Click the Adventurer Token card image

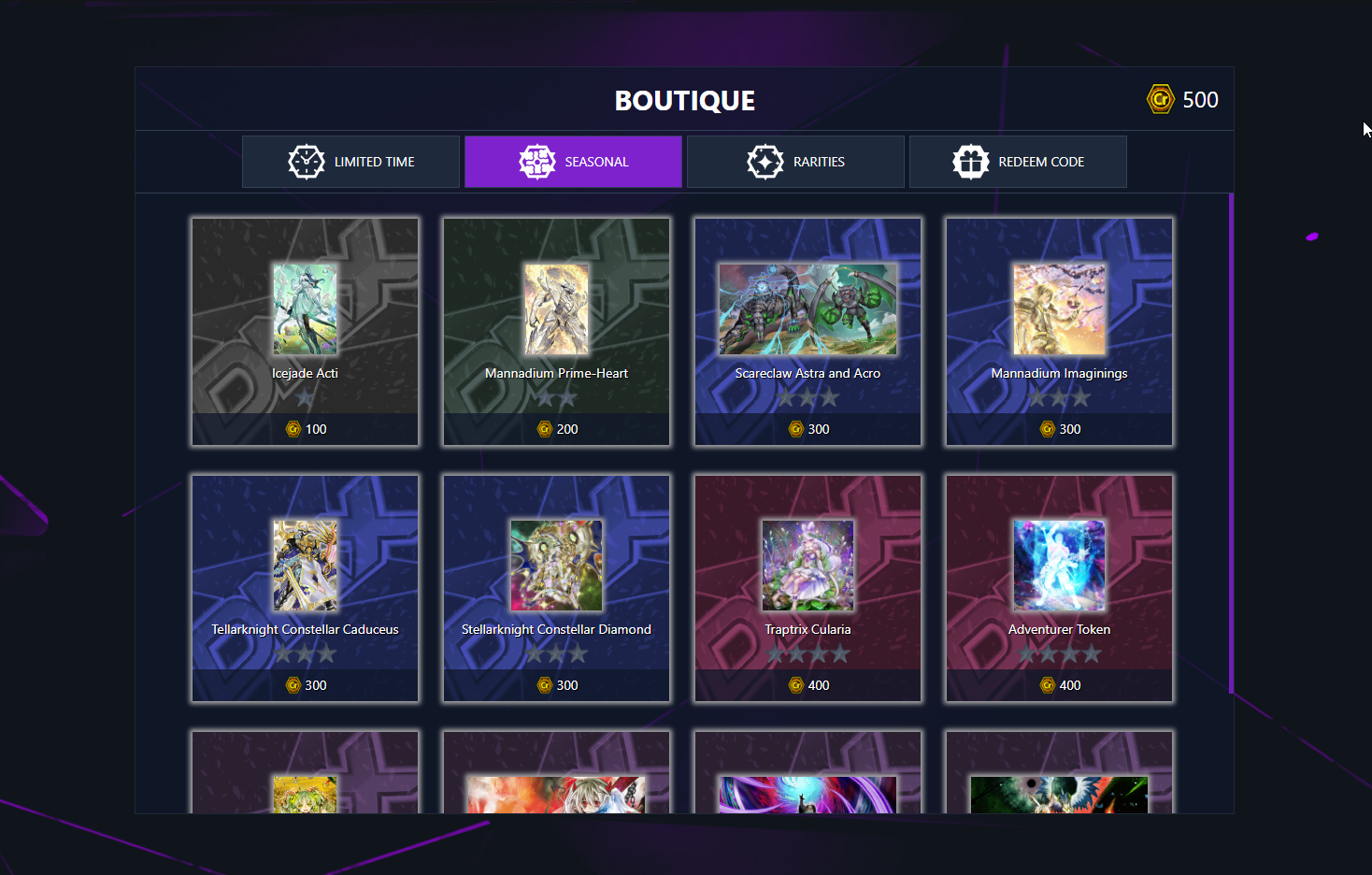click(1059, 566)
